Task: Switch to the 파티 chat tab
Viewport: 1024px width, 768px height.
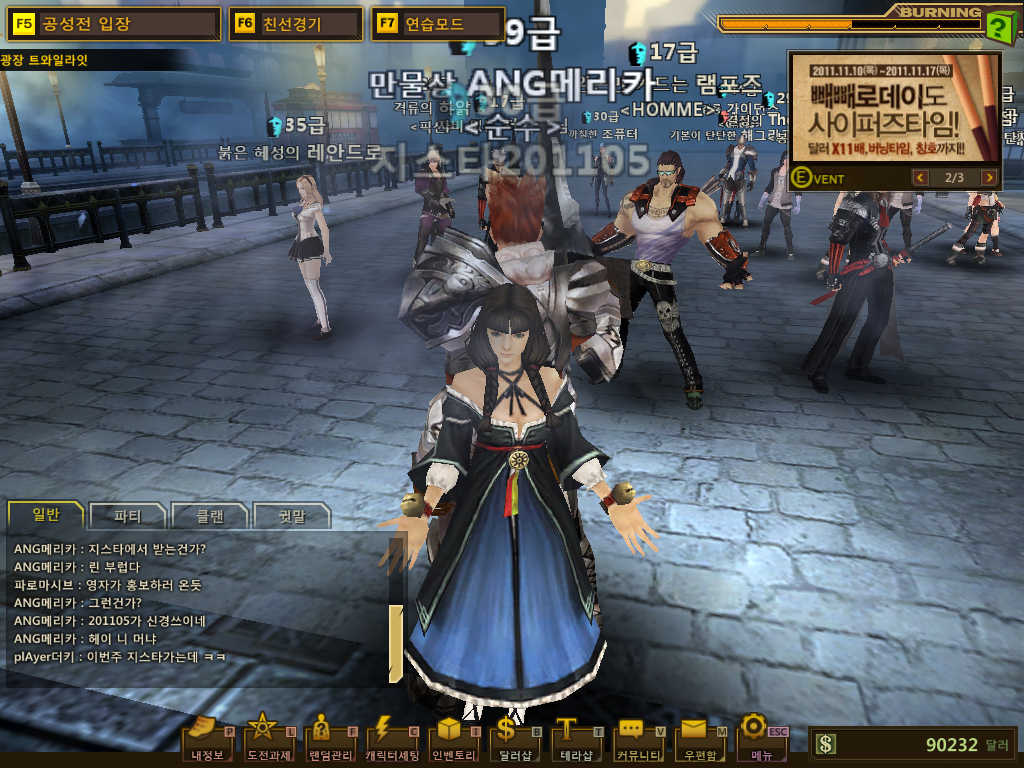Action: pyautogui.click(x=127, y=517)
